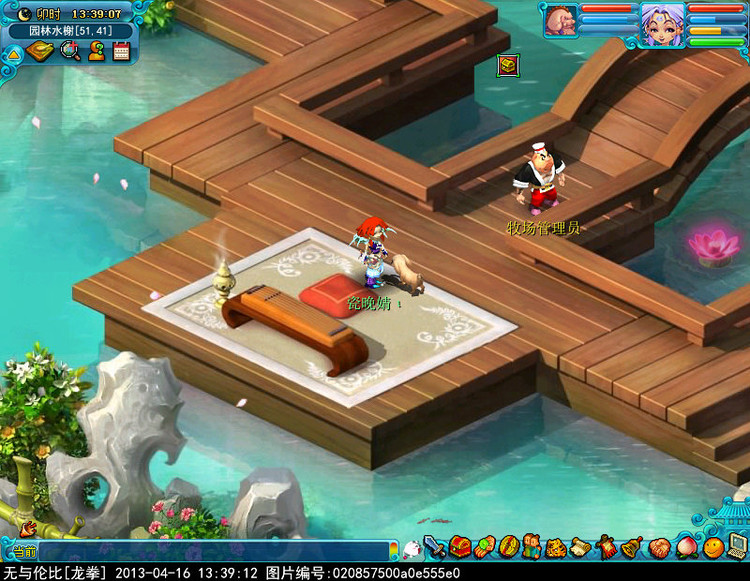Open the paper scroll quest icon
The image size is (750, 581).
click(x=580, y=547)
